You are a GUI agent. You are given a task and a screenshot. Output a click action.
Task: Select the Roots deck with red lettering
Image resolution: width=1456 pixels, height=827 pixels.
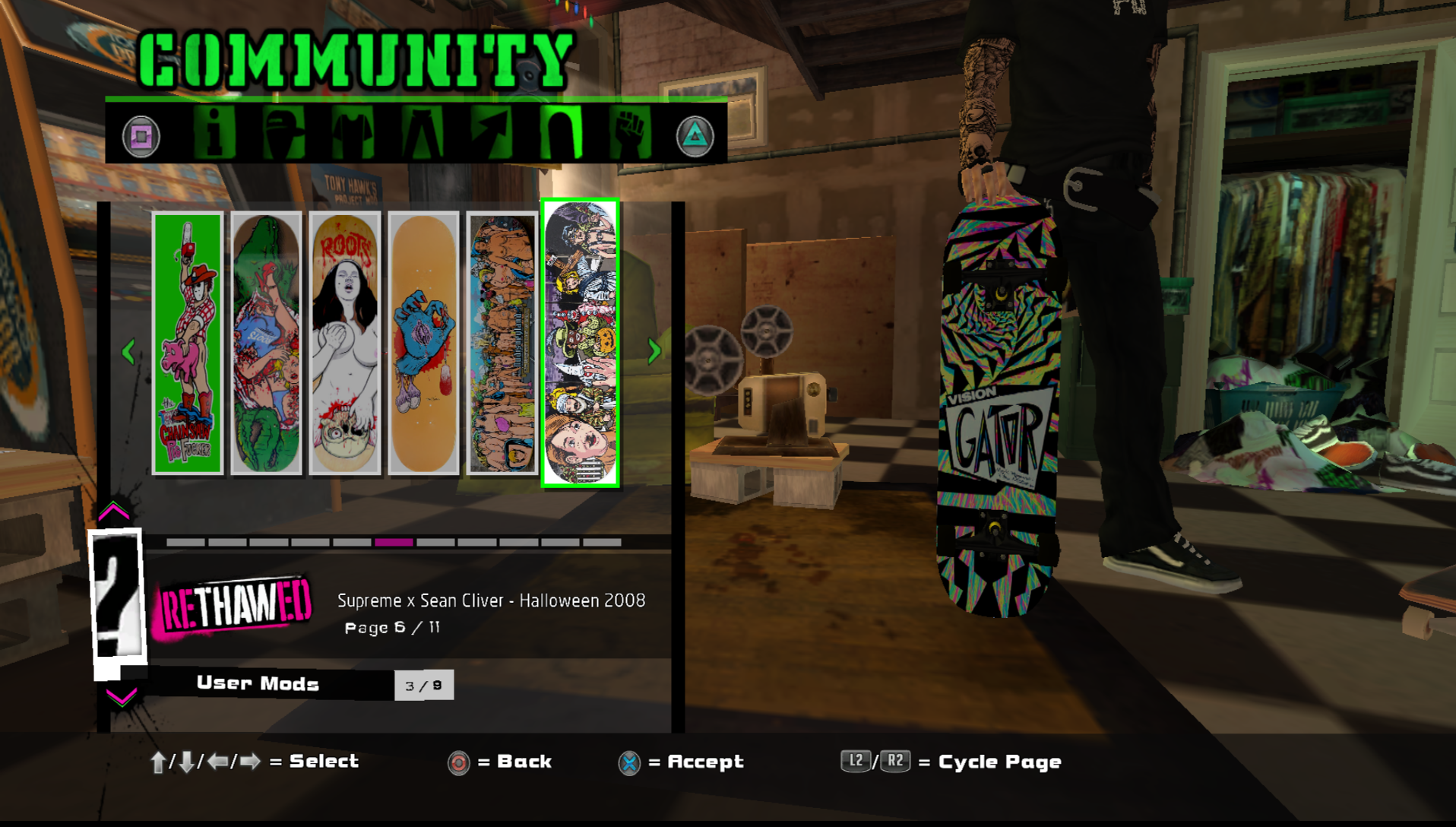pyautogui.click(x=345, y=344)
